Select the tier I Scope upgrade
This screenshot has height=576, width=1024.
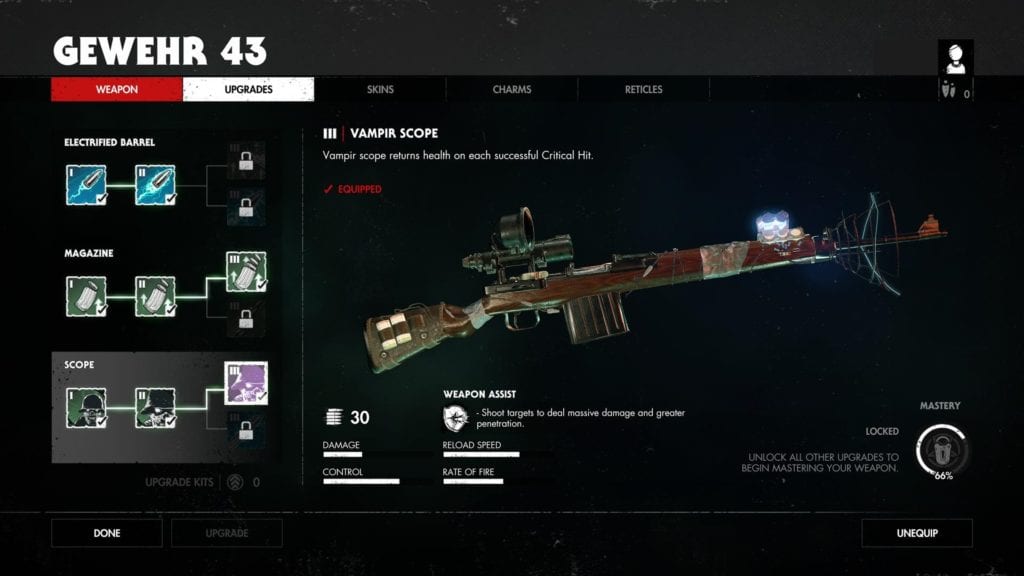85,407
